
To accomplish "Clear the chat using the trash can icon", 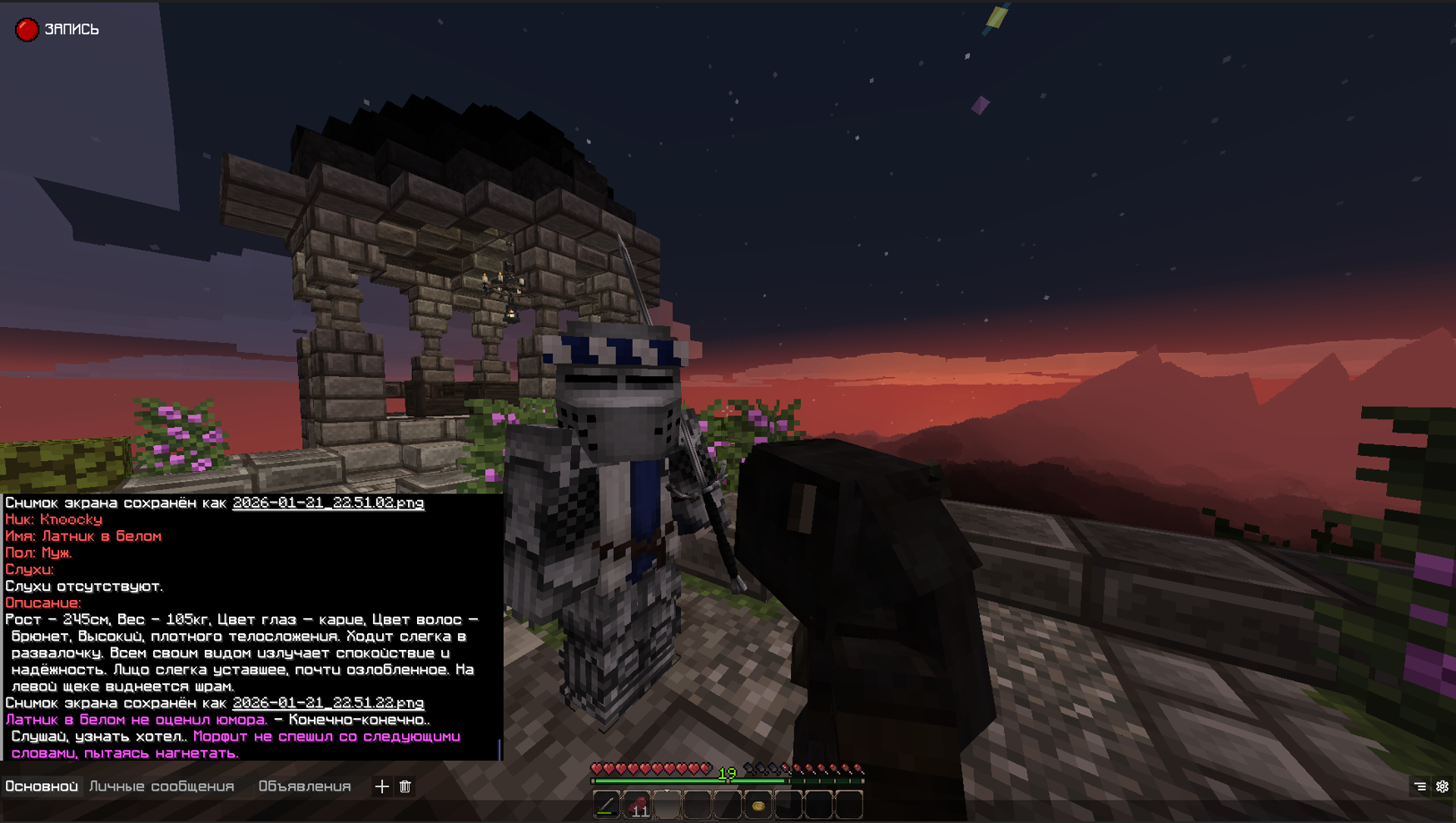I will click(x=405, y=786).
